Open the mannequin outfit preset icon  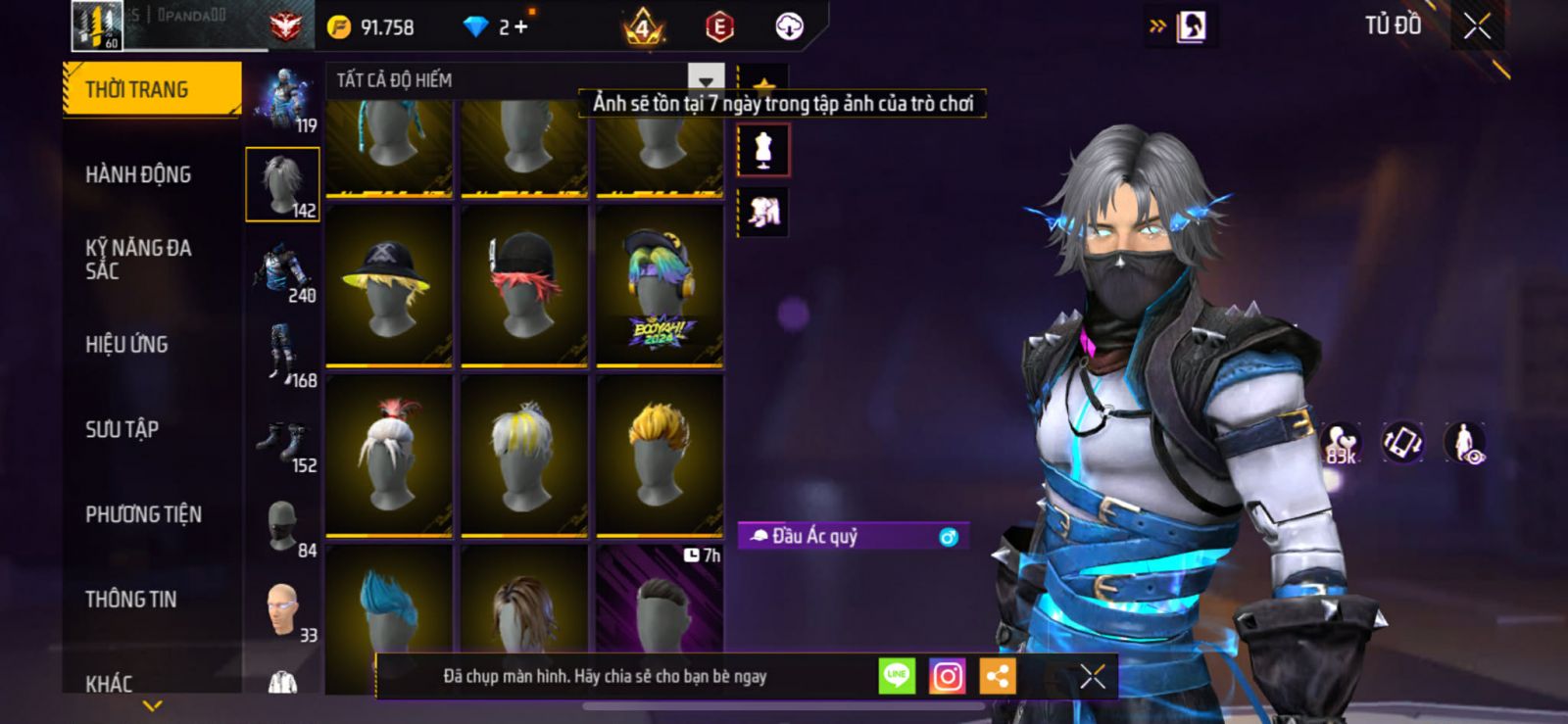(763, 151)
